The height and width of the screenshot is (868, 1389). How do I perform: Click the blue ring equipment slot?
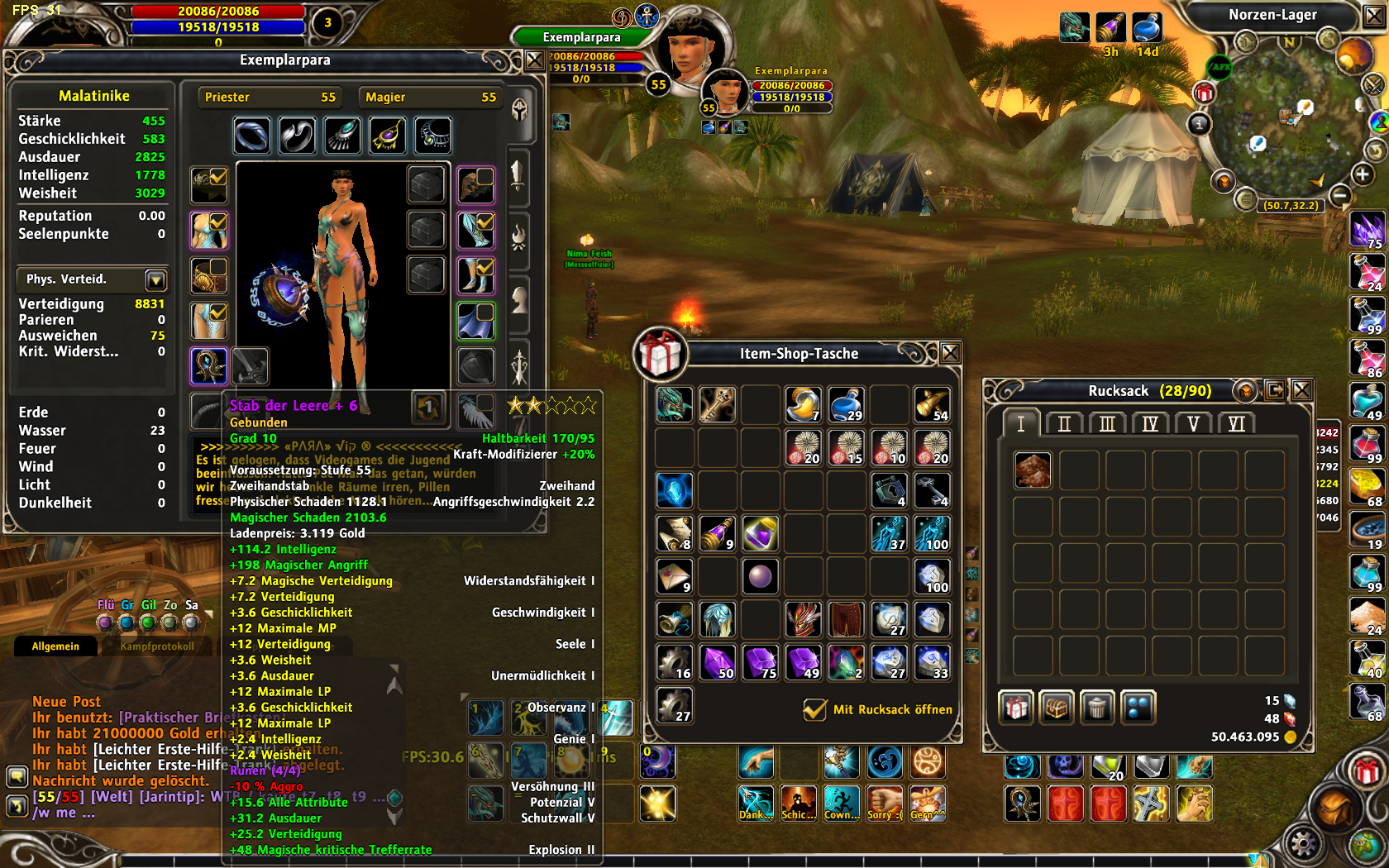coord(251,136)
